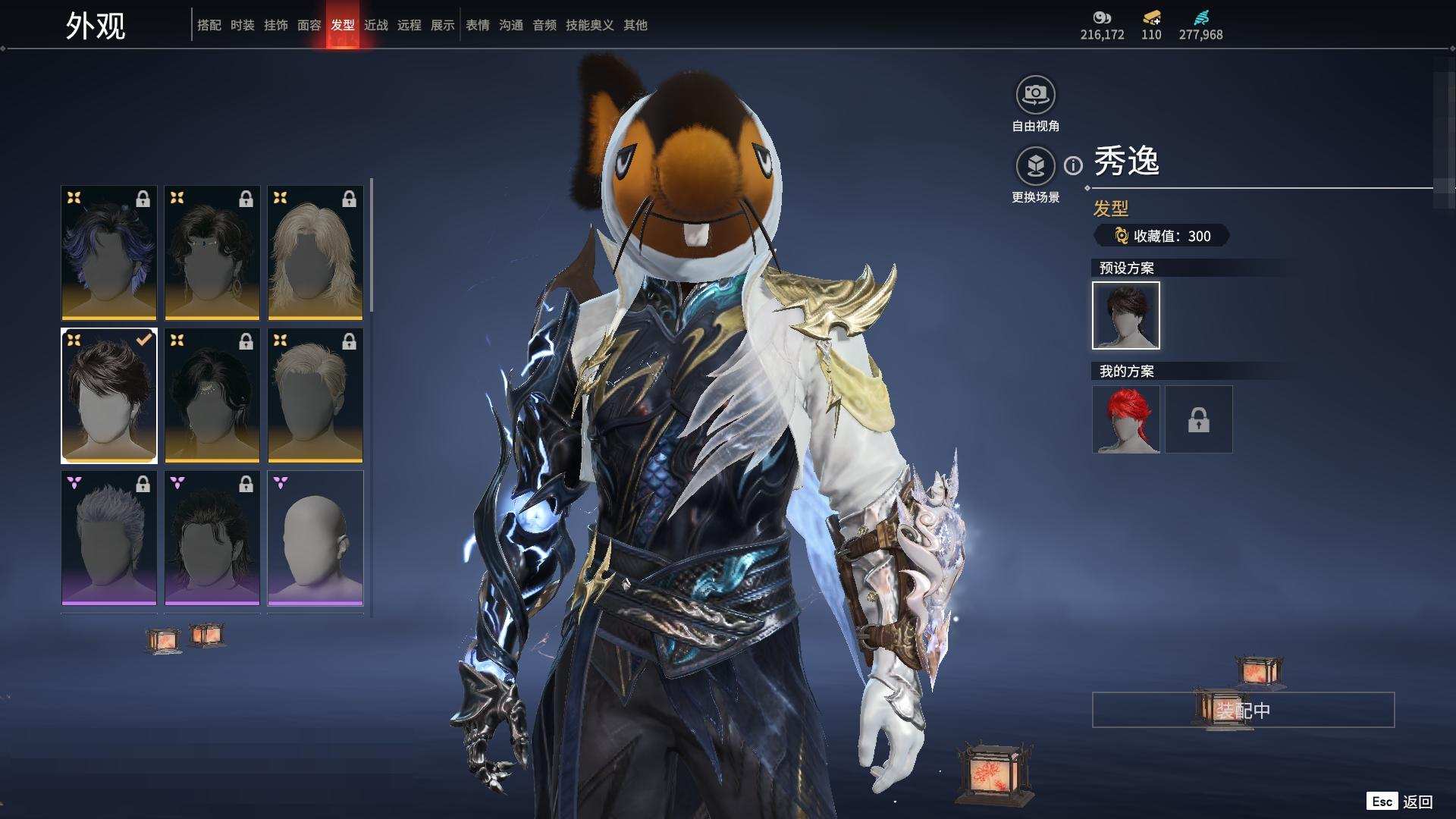Select the 沟通 tab
1456x819 pixels.
[510, 25]
